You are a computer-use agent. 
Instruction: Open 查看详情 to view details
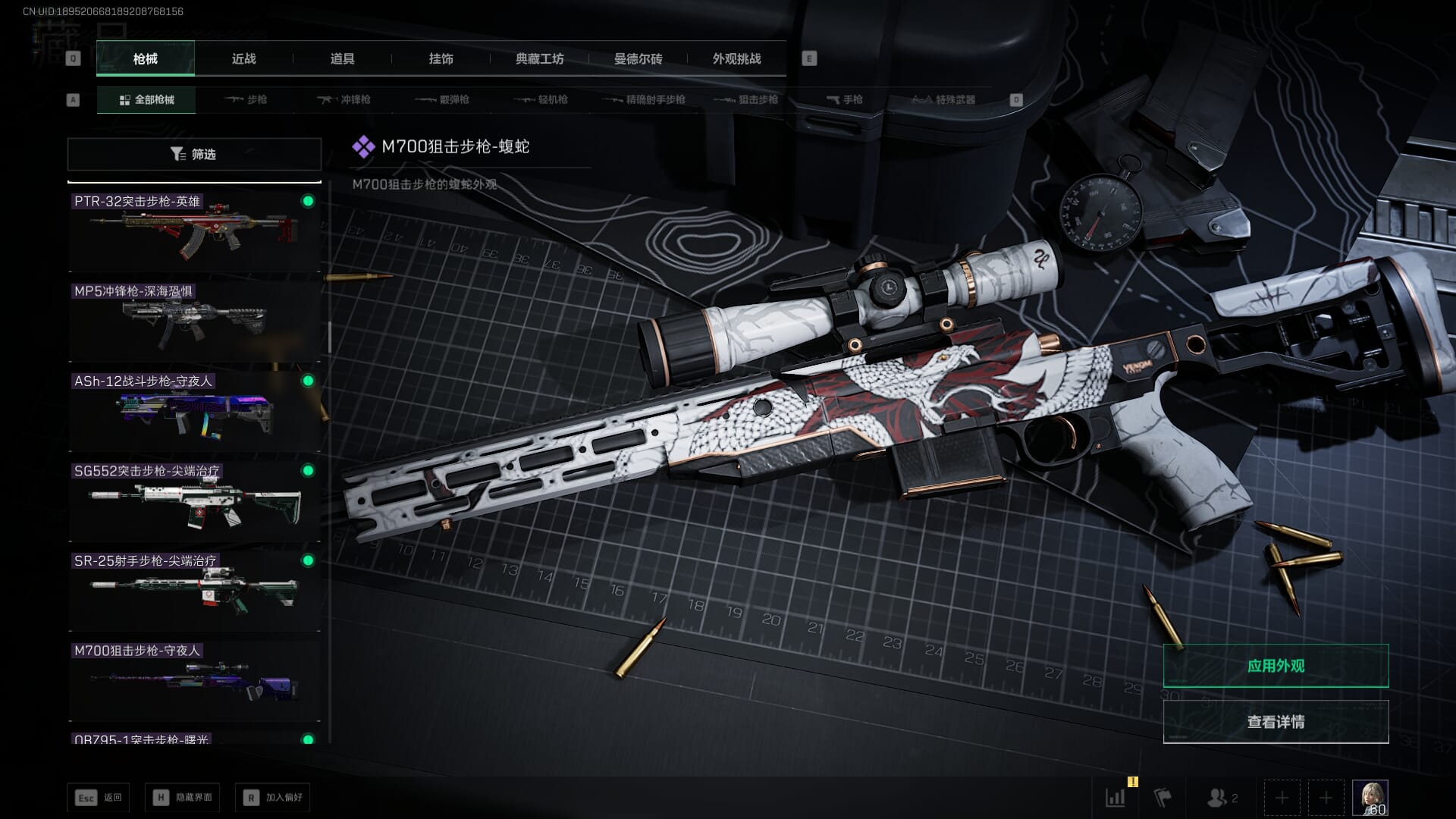tap(1276, 721)
